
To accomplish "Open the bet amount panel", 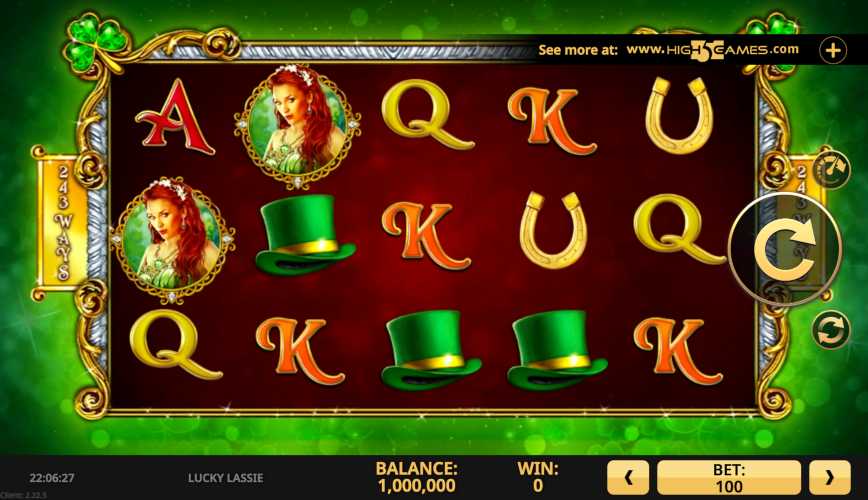I will coord(729,478).
